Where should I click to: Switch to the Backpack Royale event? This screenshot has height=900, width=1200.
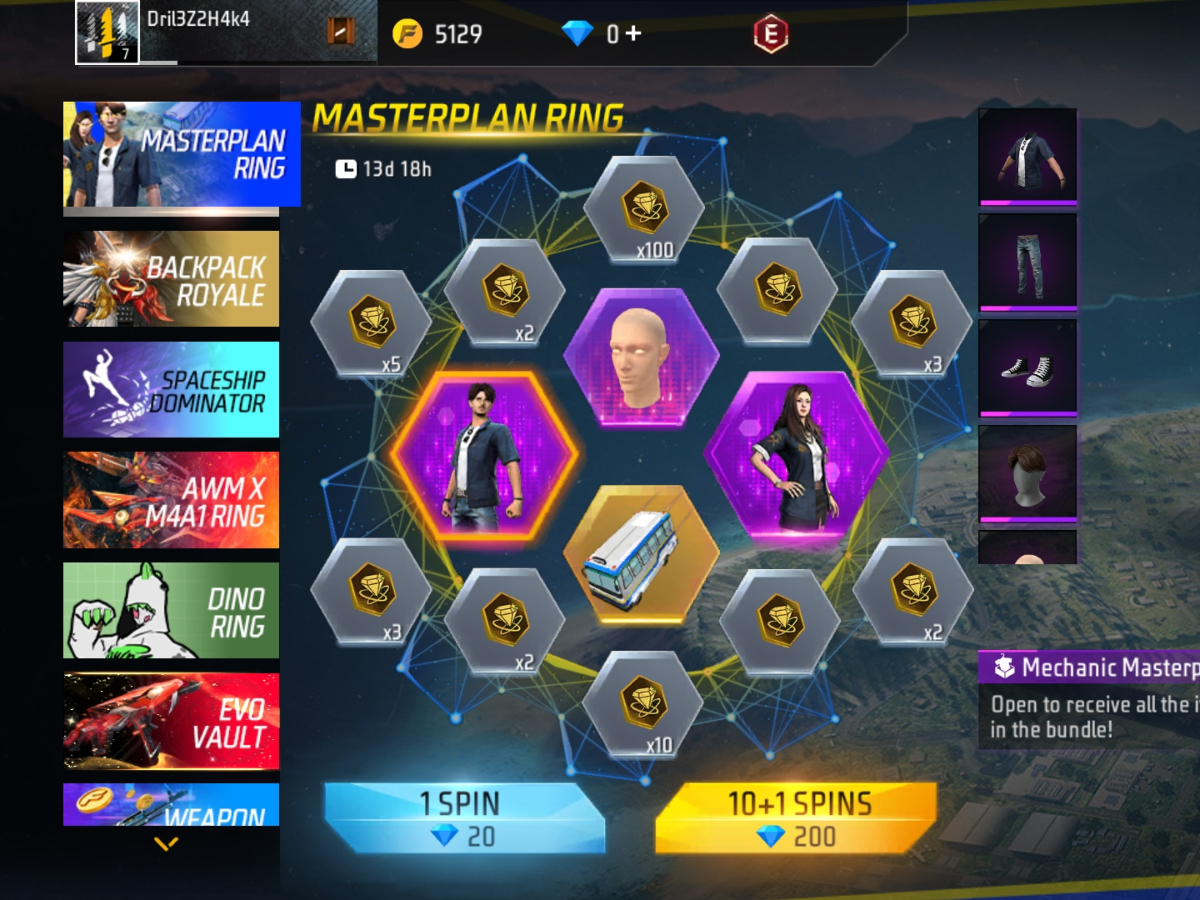(171, 279)
